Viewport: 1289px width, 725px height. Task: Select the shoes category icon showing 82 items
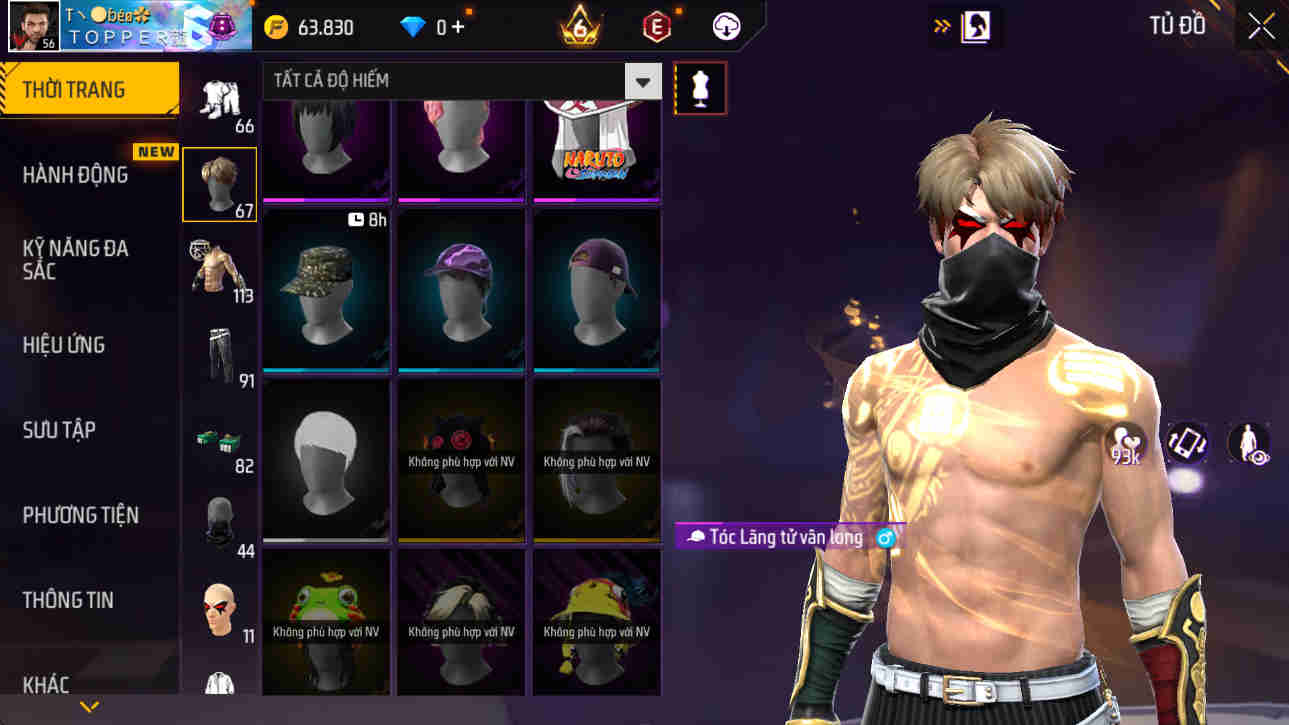[219, 437]
